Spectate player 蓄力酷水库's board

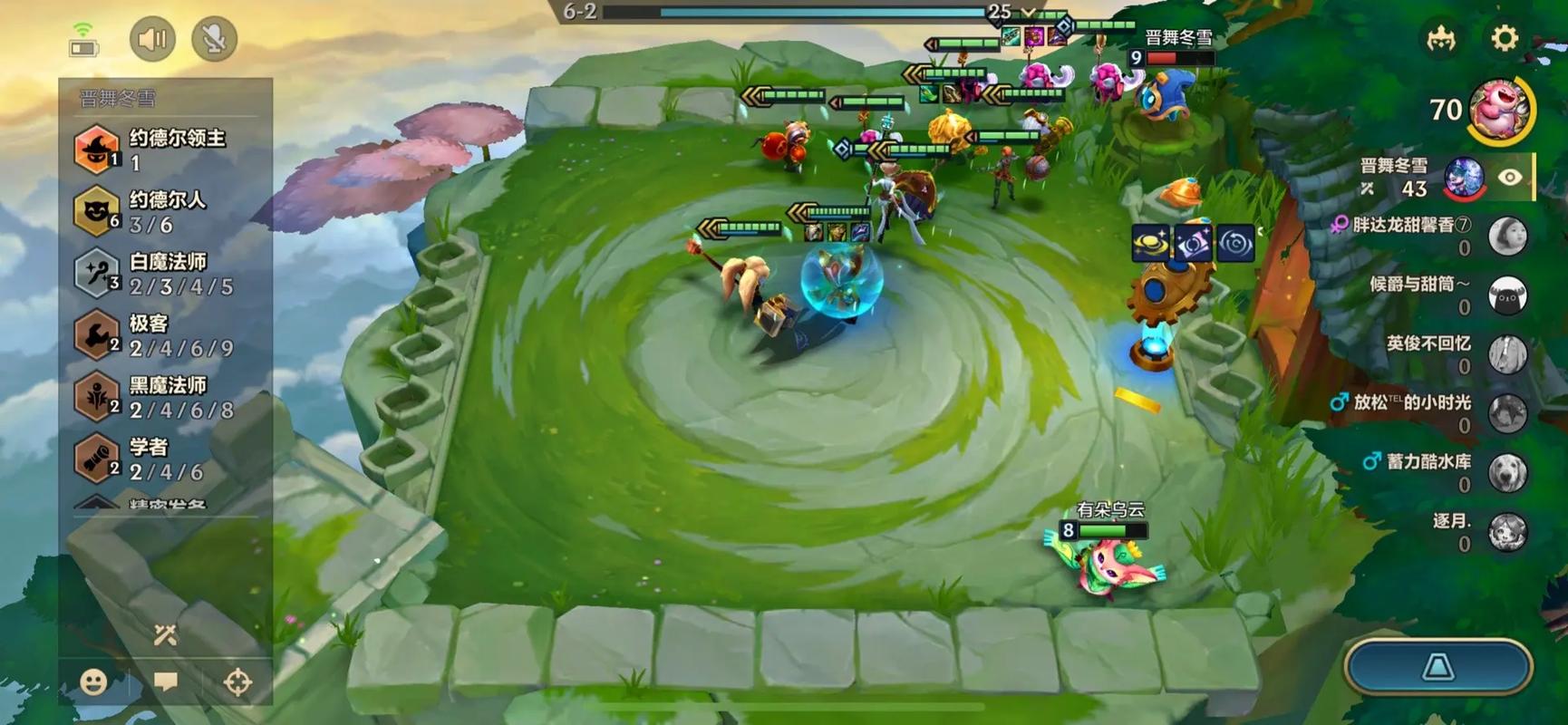[1508, 472]
